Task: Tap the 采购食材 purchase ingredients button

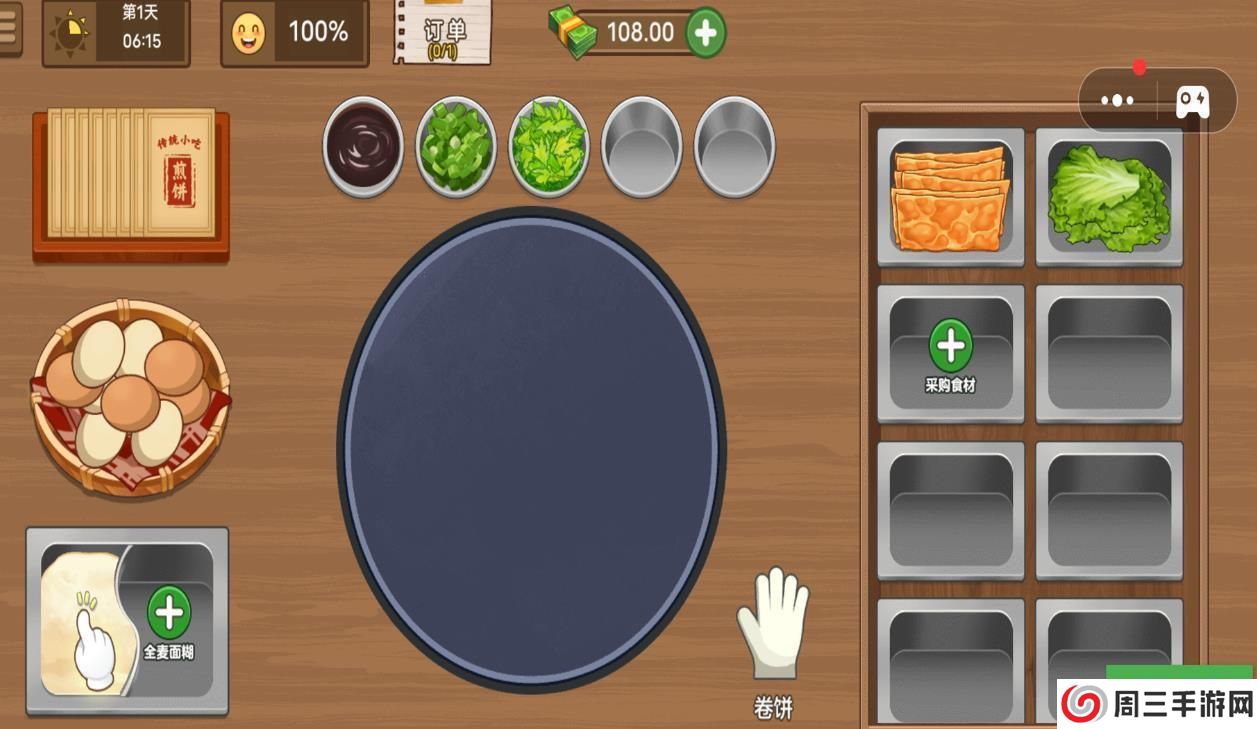Action: point(950,353)
